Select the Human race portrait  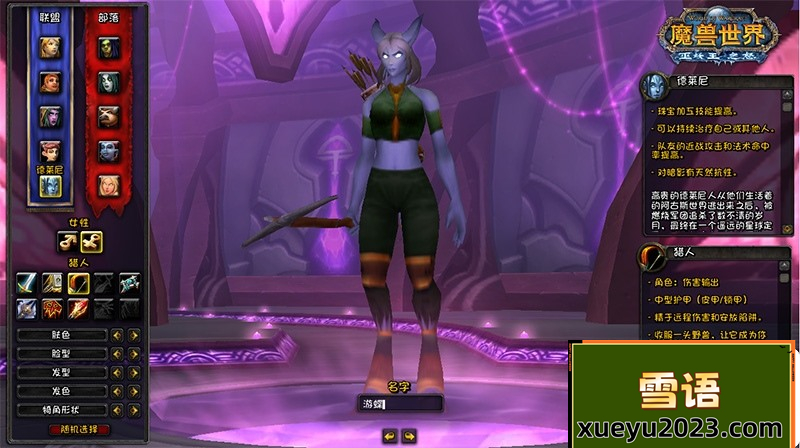[49, 48]
